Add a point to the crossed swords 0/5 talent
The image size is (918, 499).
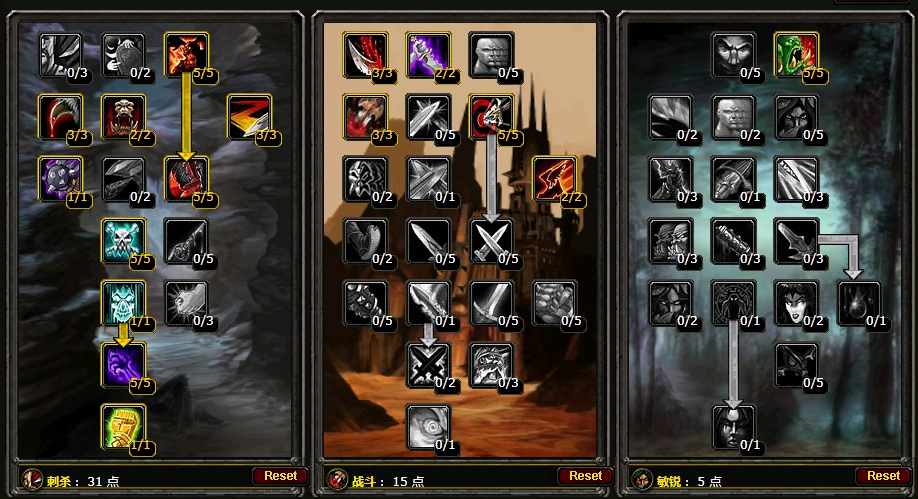[490, 240]
